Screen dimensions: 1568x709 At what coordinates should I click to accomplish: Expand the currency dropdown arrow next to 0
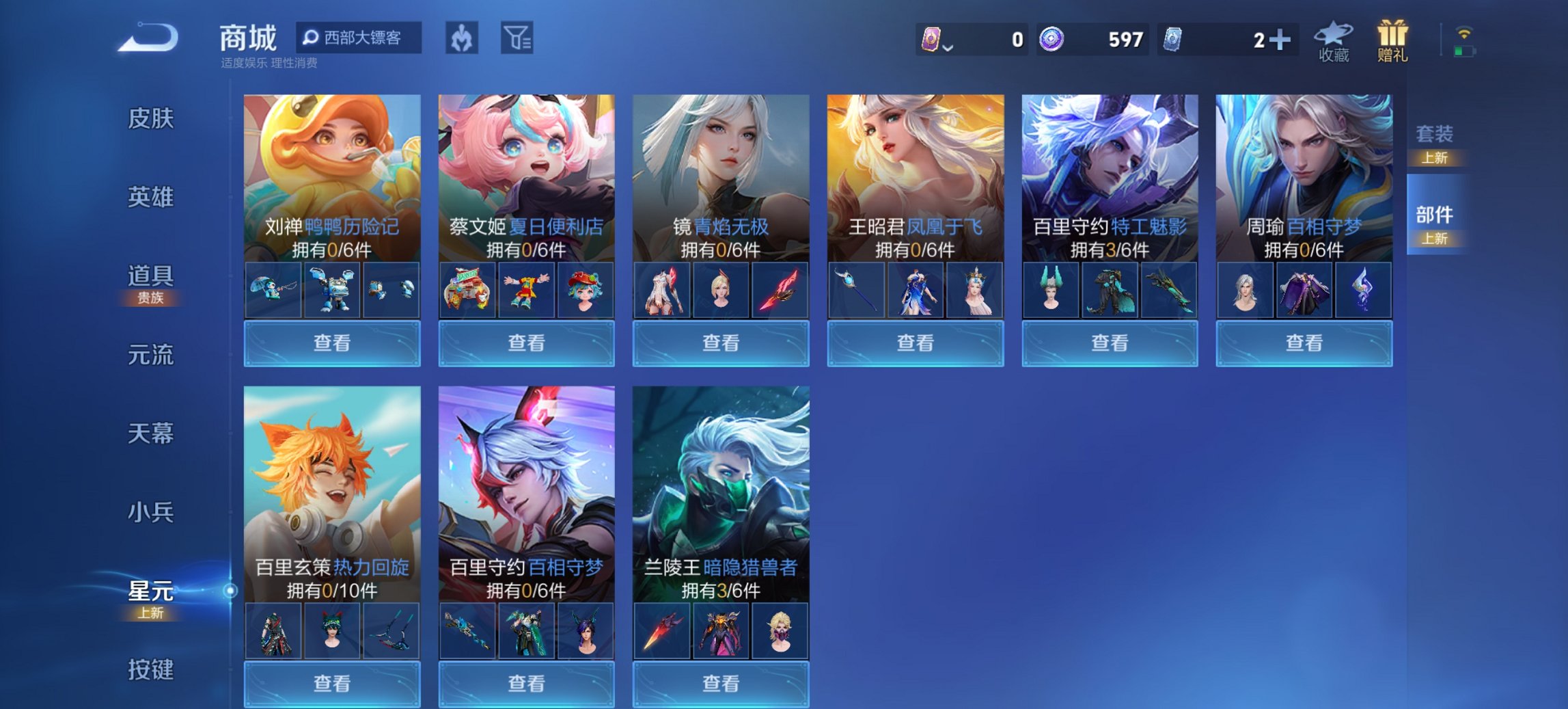(x=948, y=48)
